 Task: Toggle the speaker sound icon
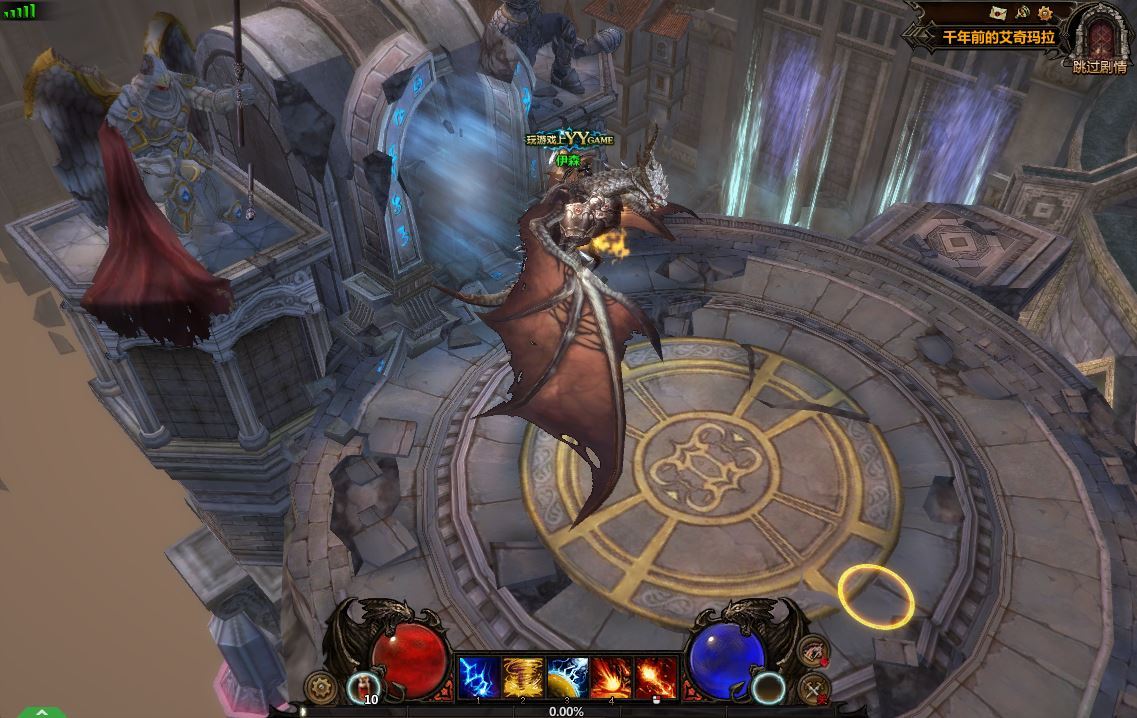point(1021,13)
